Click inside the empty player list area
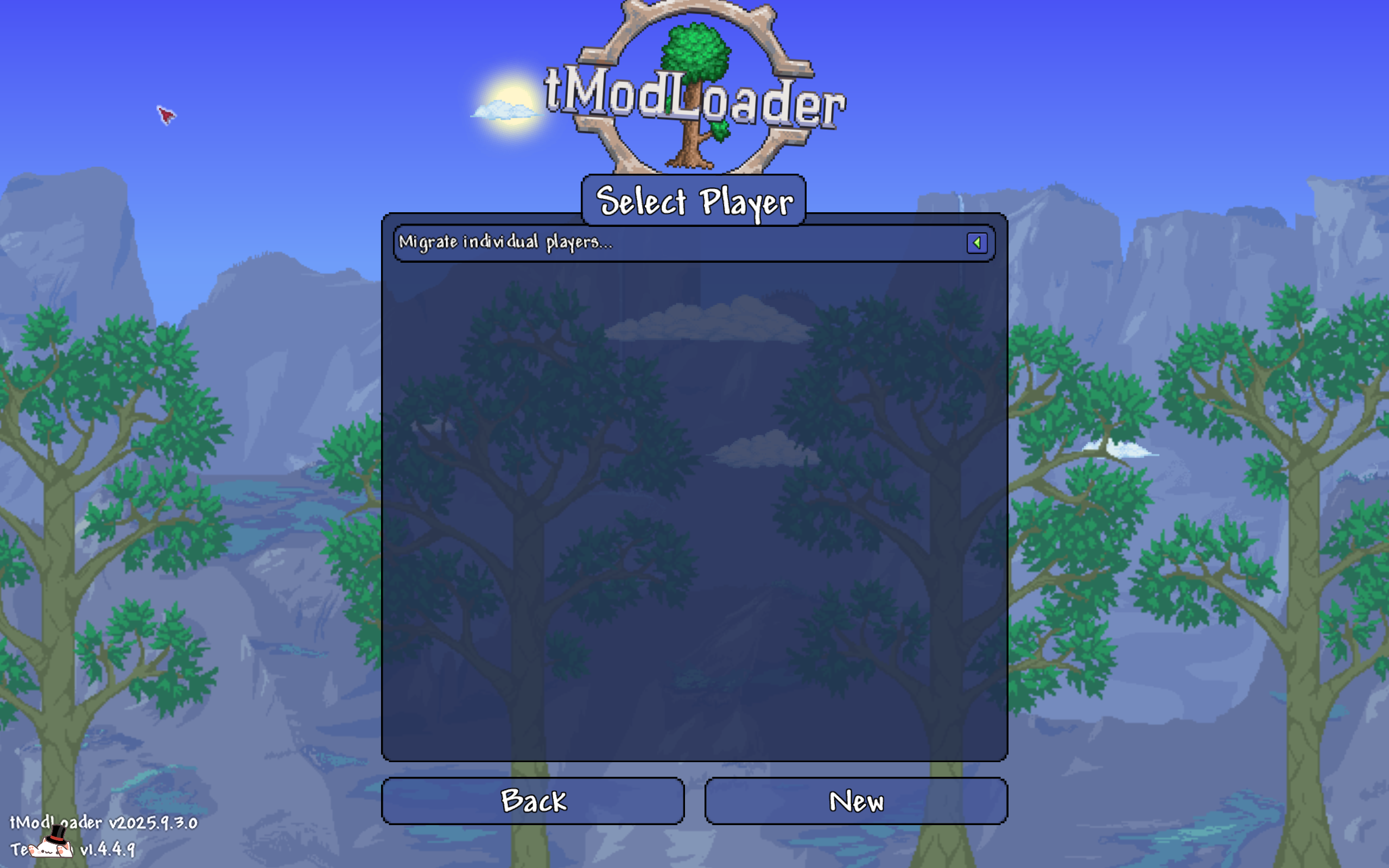The width and height of the screenshot is (1389, 868). (695, 517)
